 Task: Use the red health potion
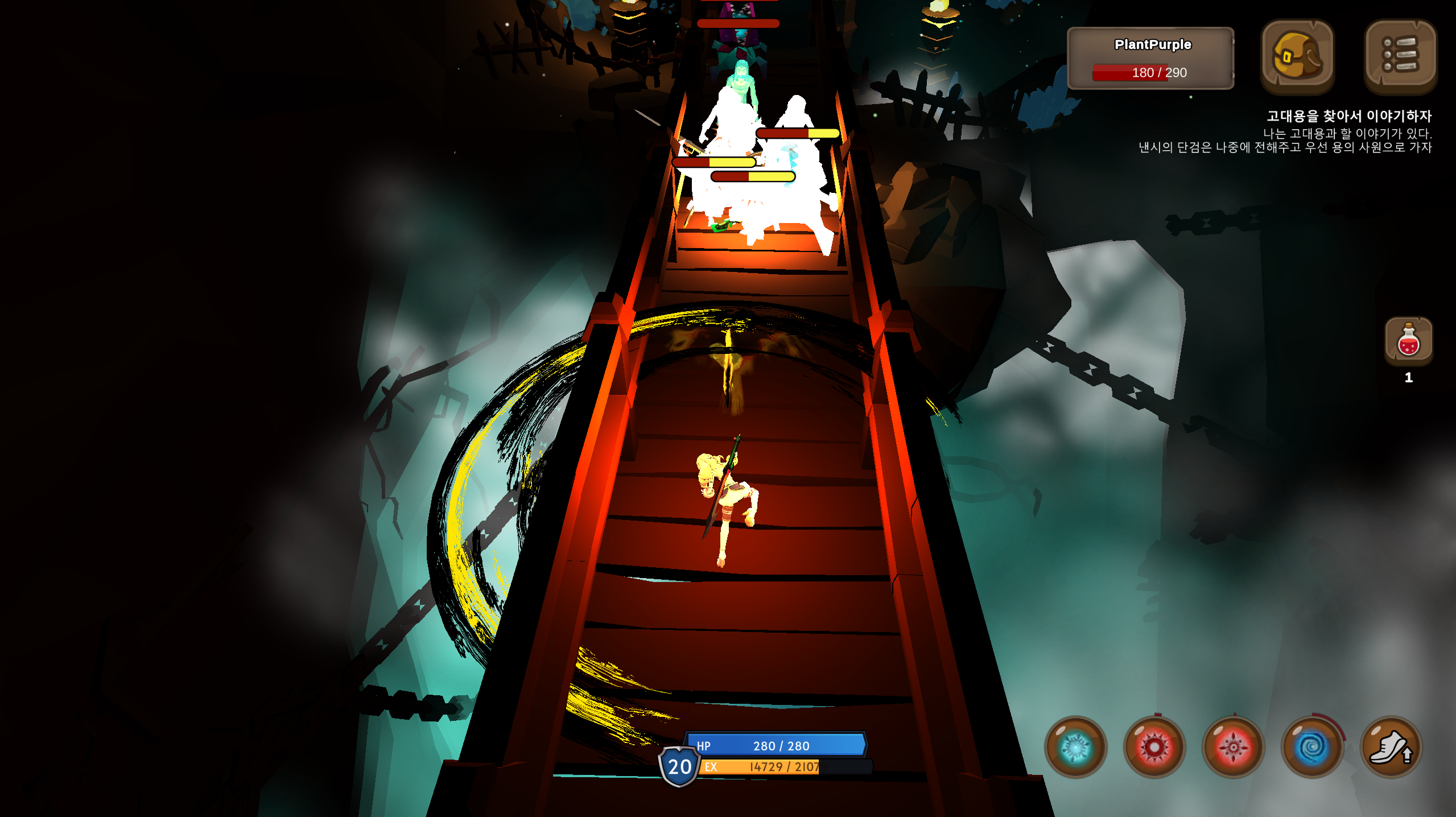tap(1408, 341)
